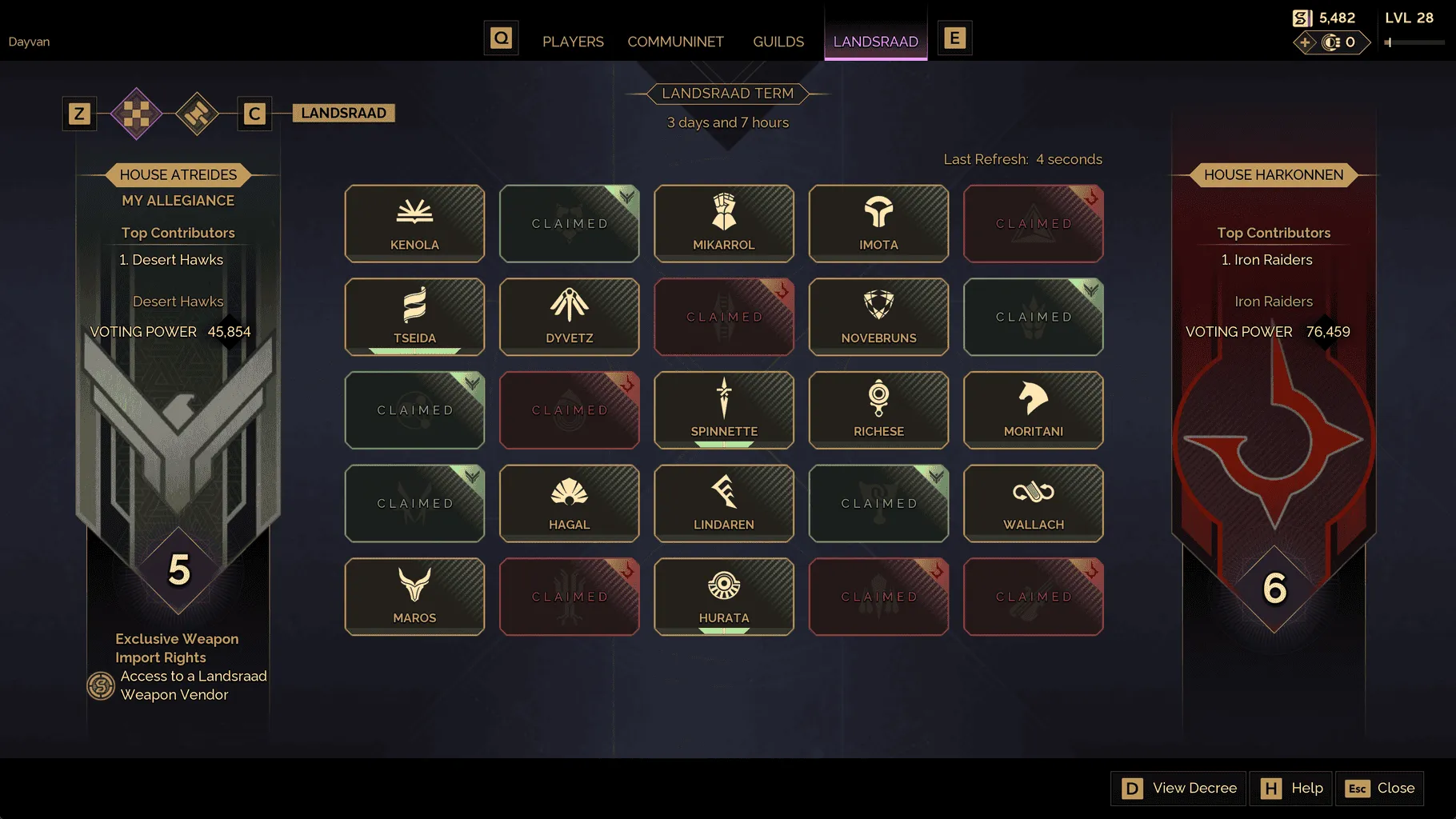Select the Landsraad tab
The height and width of the screenshot is (819, 1456).
875,42
